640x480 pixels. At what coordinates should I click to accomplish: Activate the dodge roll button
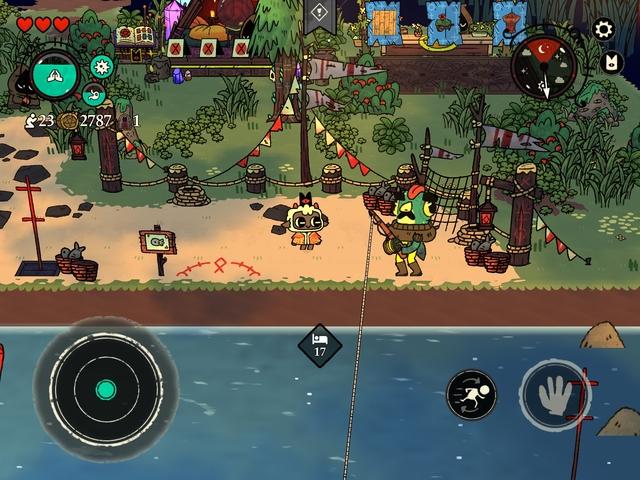470,393
